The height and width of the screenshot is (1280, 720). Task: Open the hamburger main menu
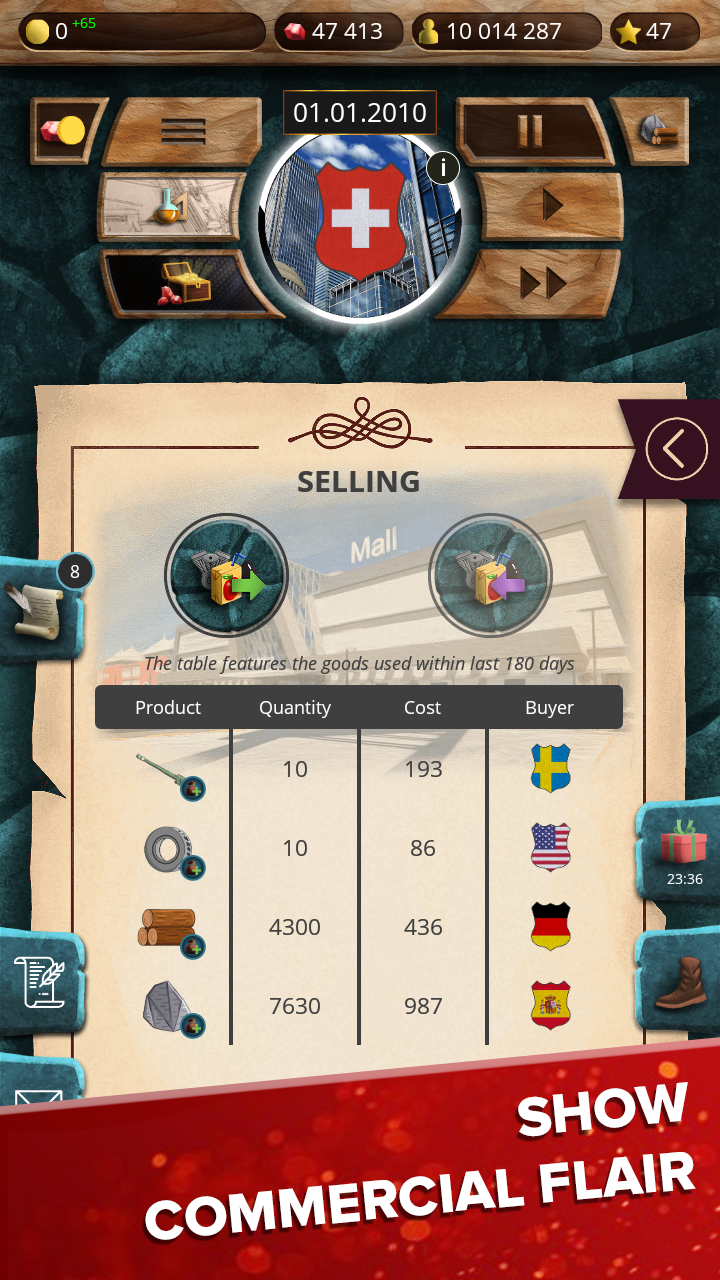pos(182,131)
